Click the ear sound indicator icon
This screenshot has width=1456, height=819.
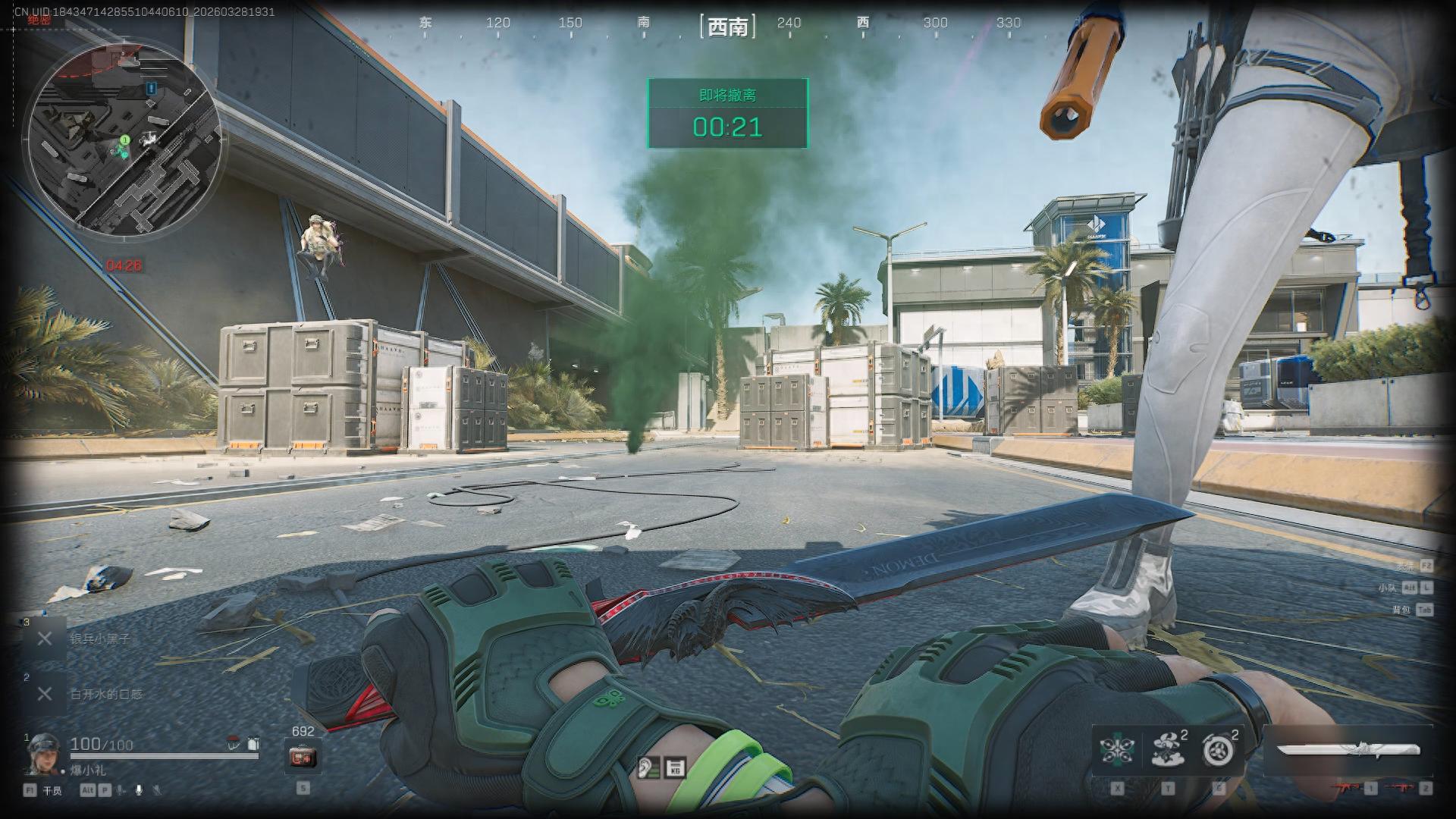647,767
